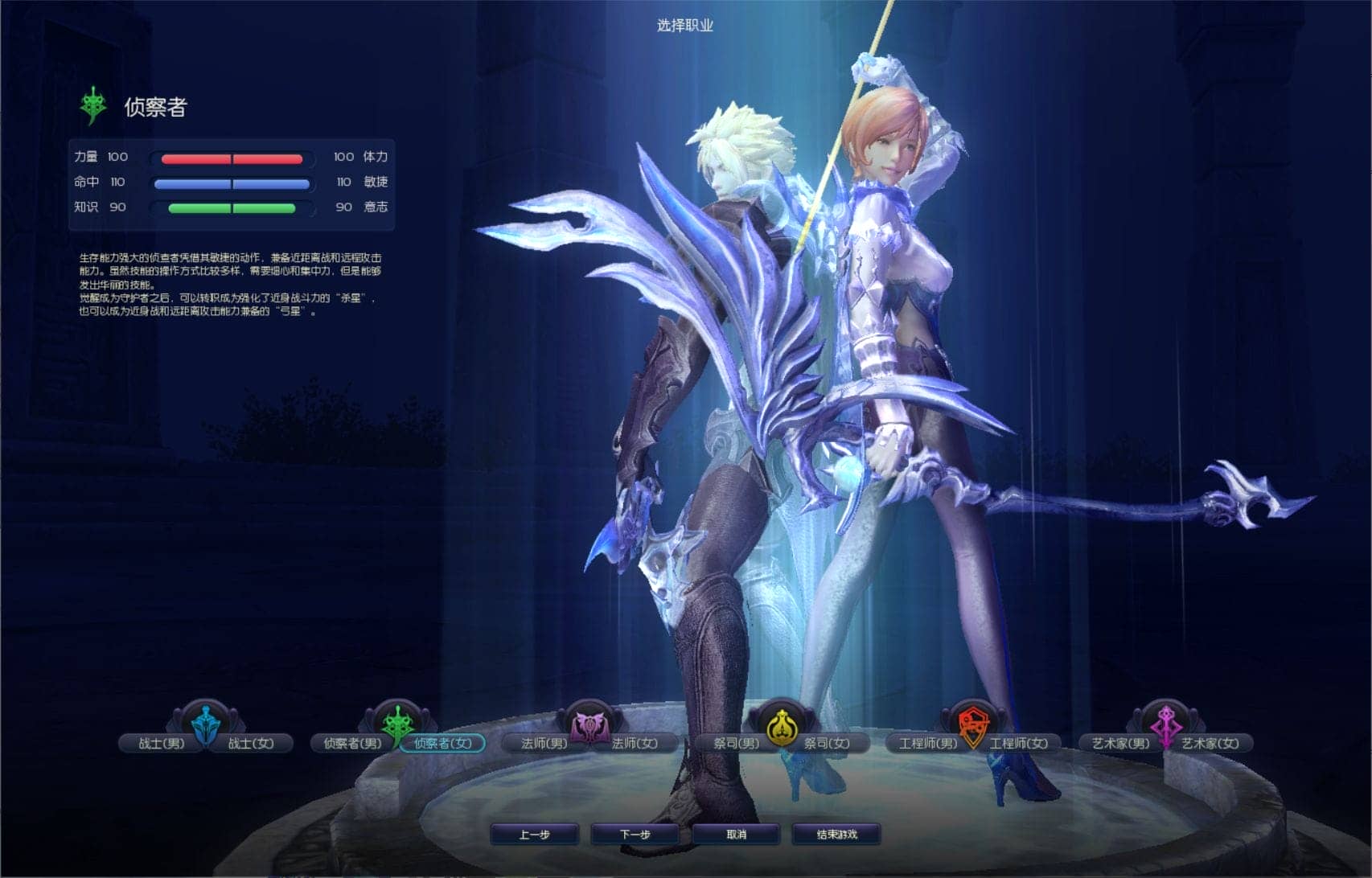Select the highlighted 侦察者(女) class
Viewport: 1372px width, 878px height.
(x=443, y=744)
